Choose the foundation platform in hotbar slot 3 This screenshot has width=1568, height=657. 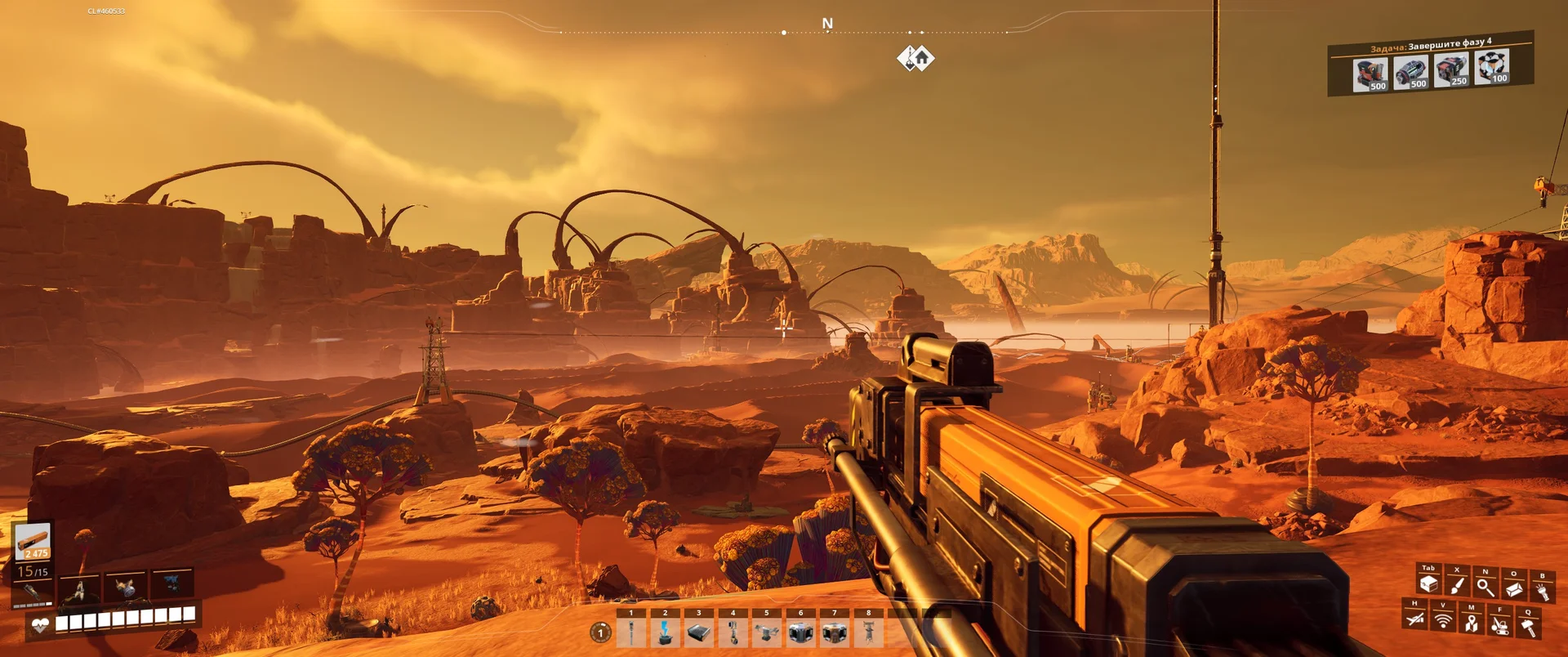coord(699,632)
